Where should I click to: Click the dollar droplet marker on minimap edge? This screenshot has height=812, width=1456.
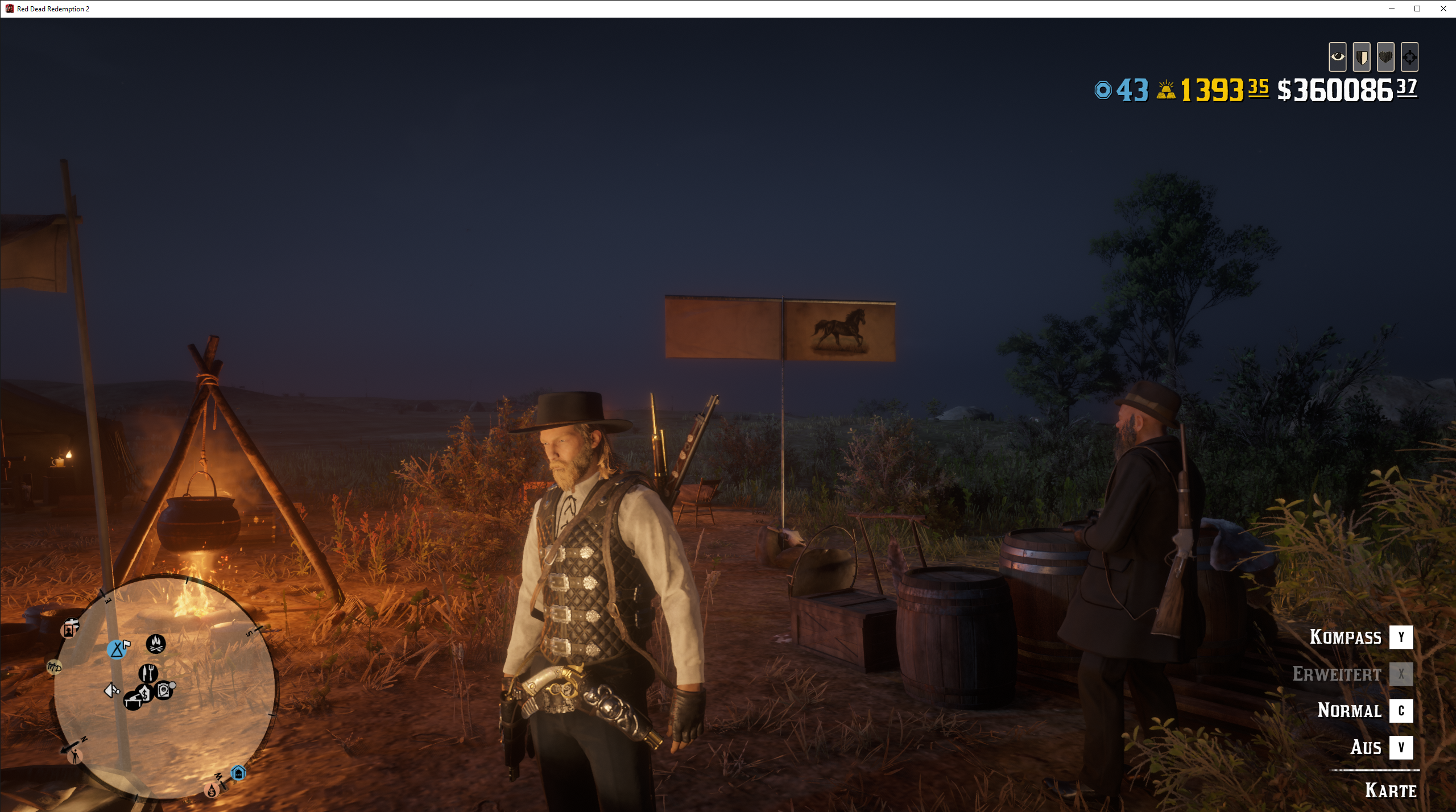tap(212, 790)
